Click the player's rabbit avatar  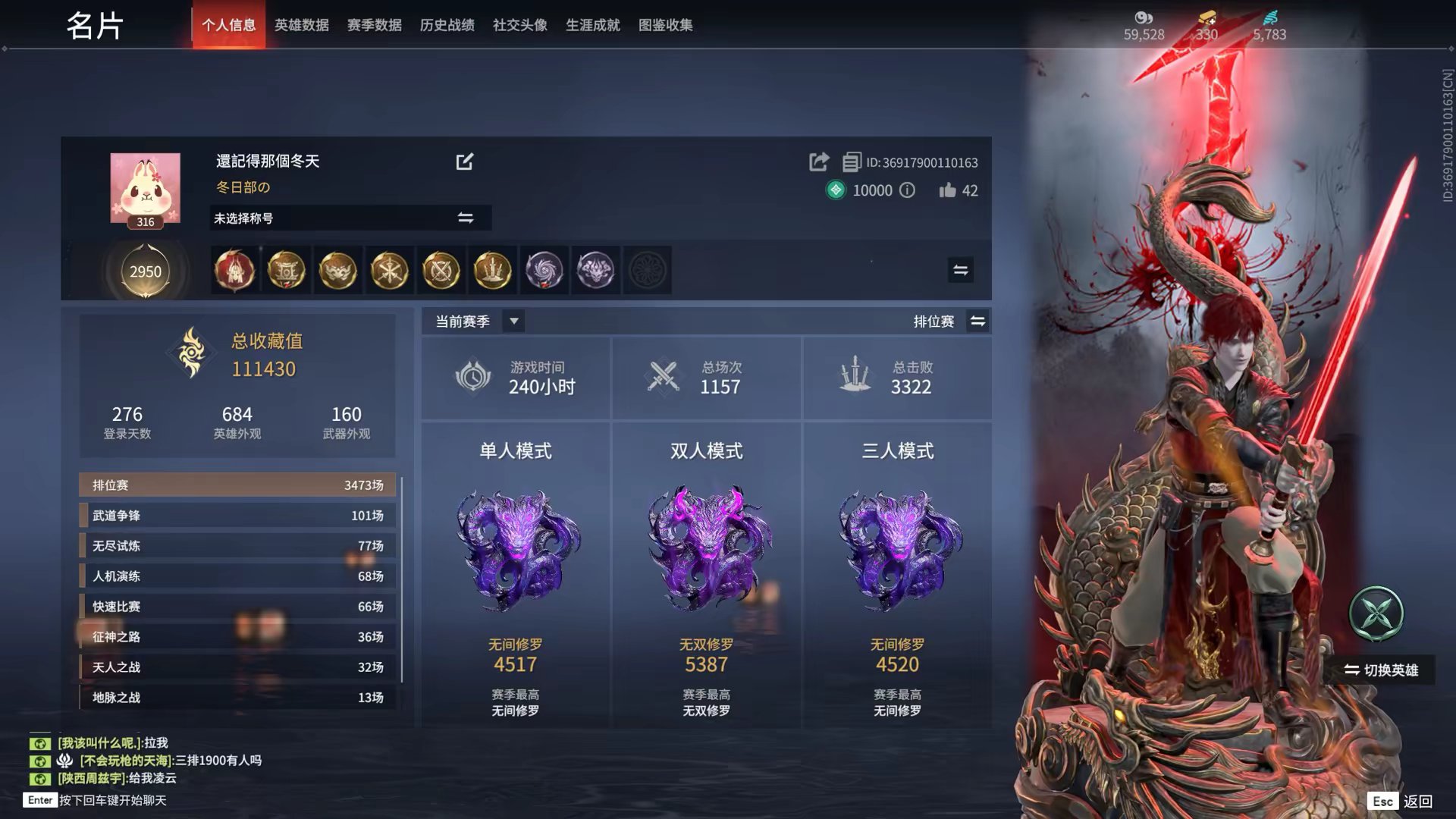coord(146,188)
